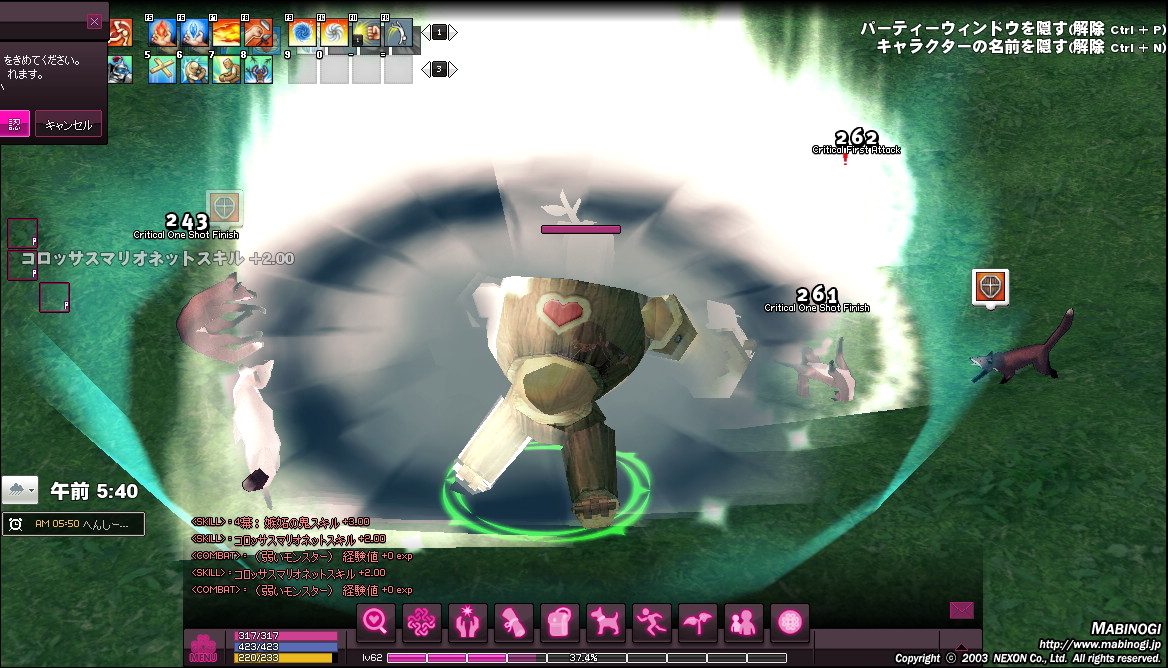Image resolution: width=1168 pixels, height=668 pixels.
Task: Open the pink mail envelope
Action: point(961,610)
